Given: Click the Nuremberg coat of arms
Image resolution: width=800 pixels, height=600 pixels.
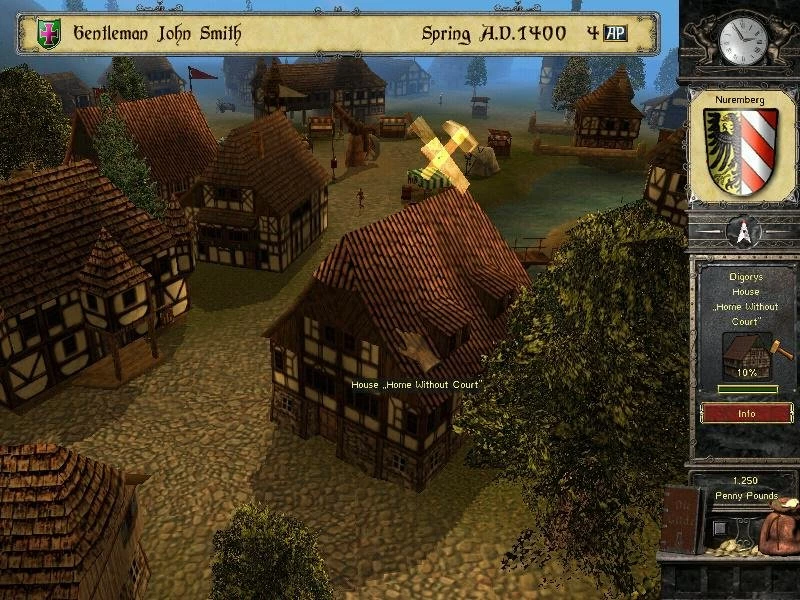Looking at the screenshot, I should click(742, 152).
